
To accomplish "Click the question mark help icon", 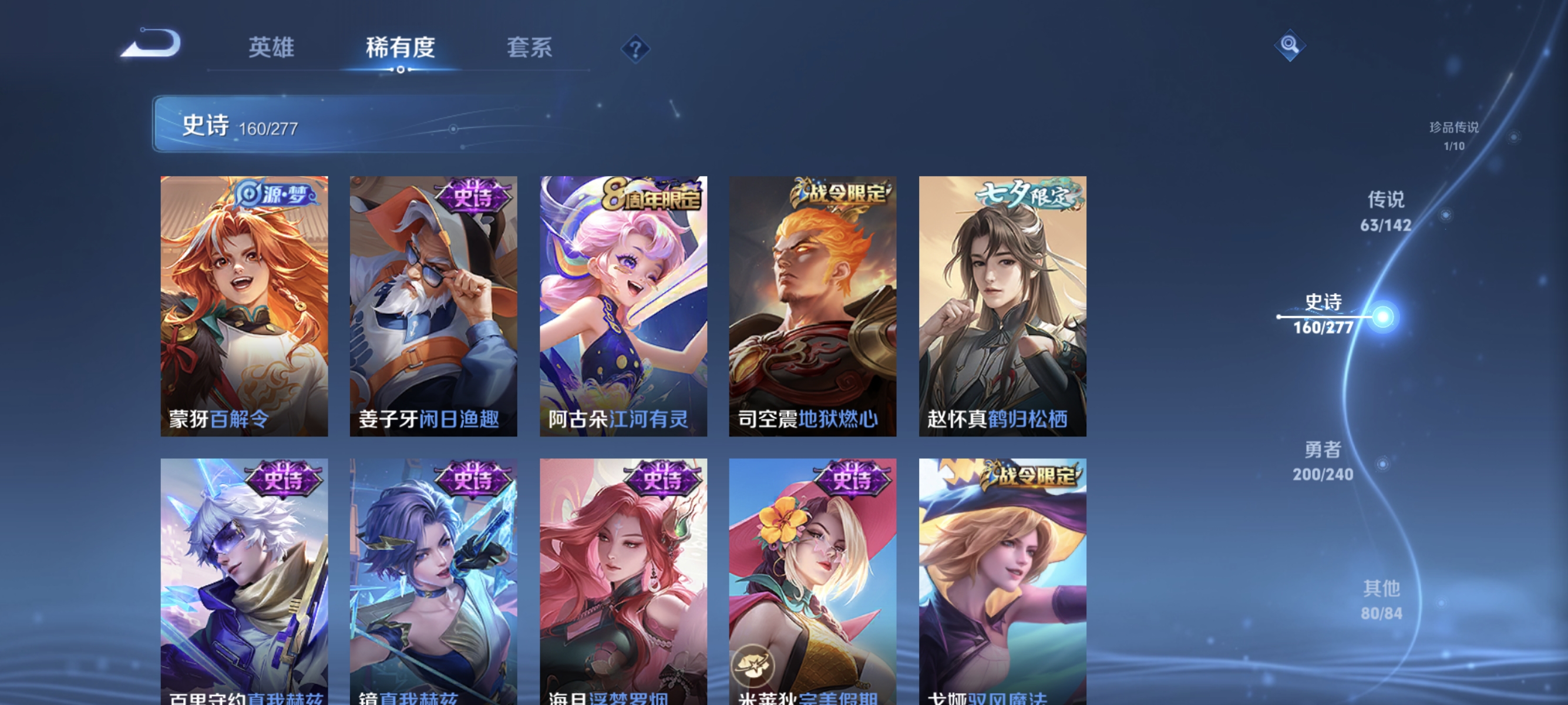I will (x=635, y=49).
